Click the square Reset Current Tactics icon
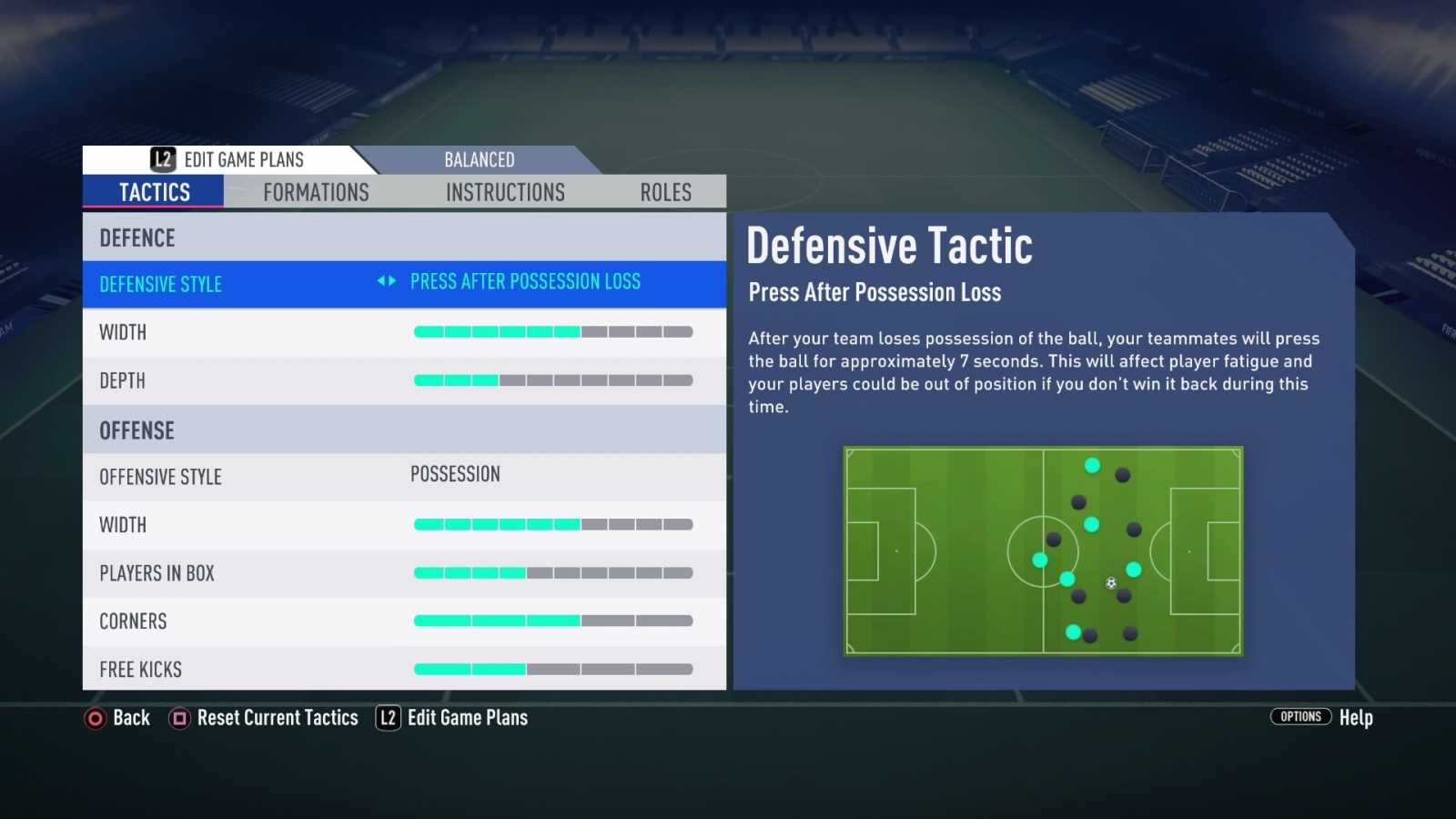Viewport: 1456px width, 819px height. (x=178, y=718)
